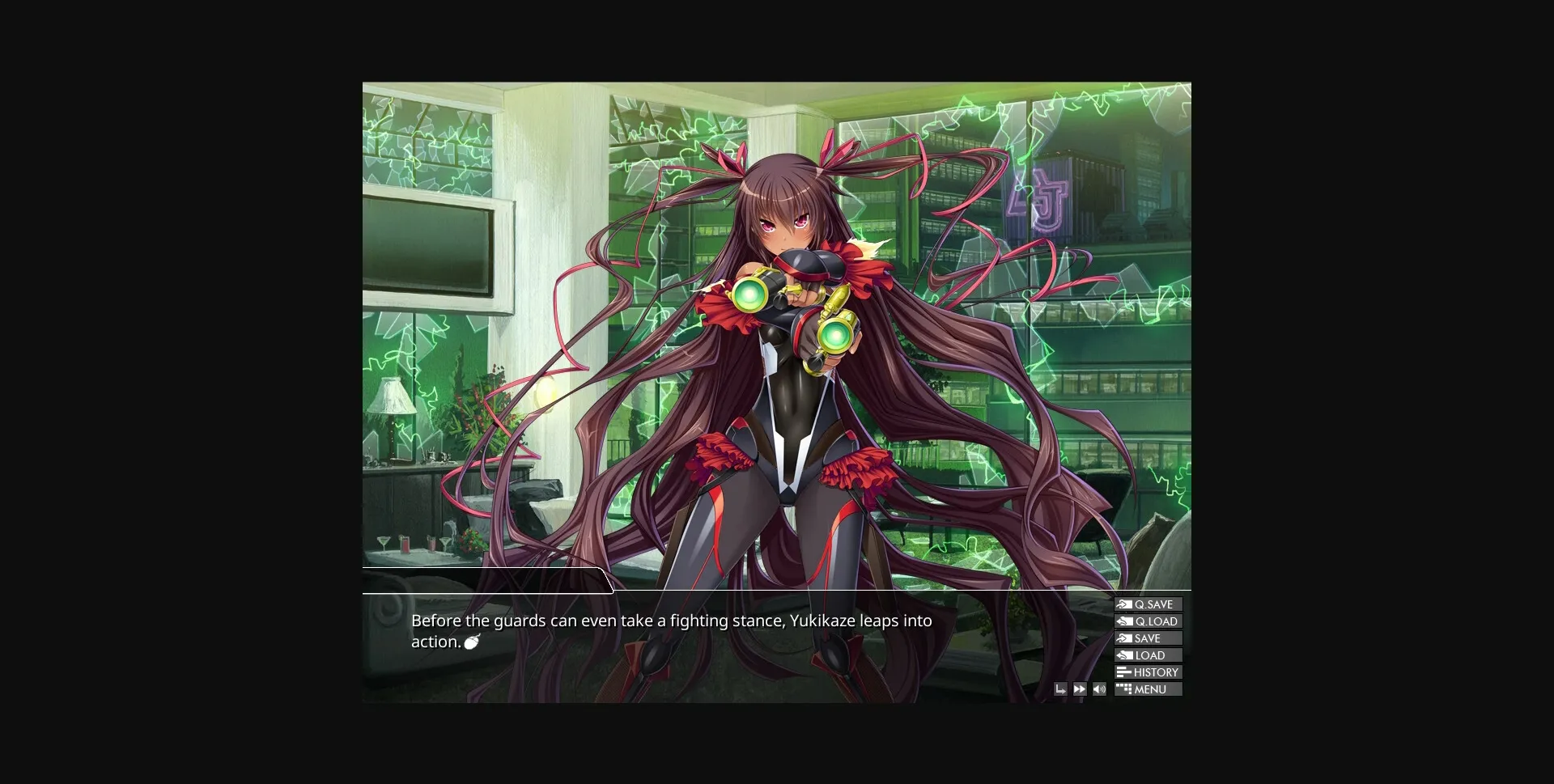Quick save using Q.SAVE
Image resolution: width=1554 pixels, height=784 pixels.
pos(1152,604)
